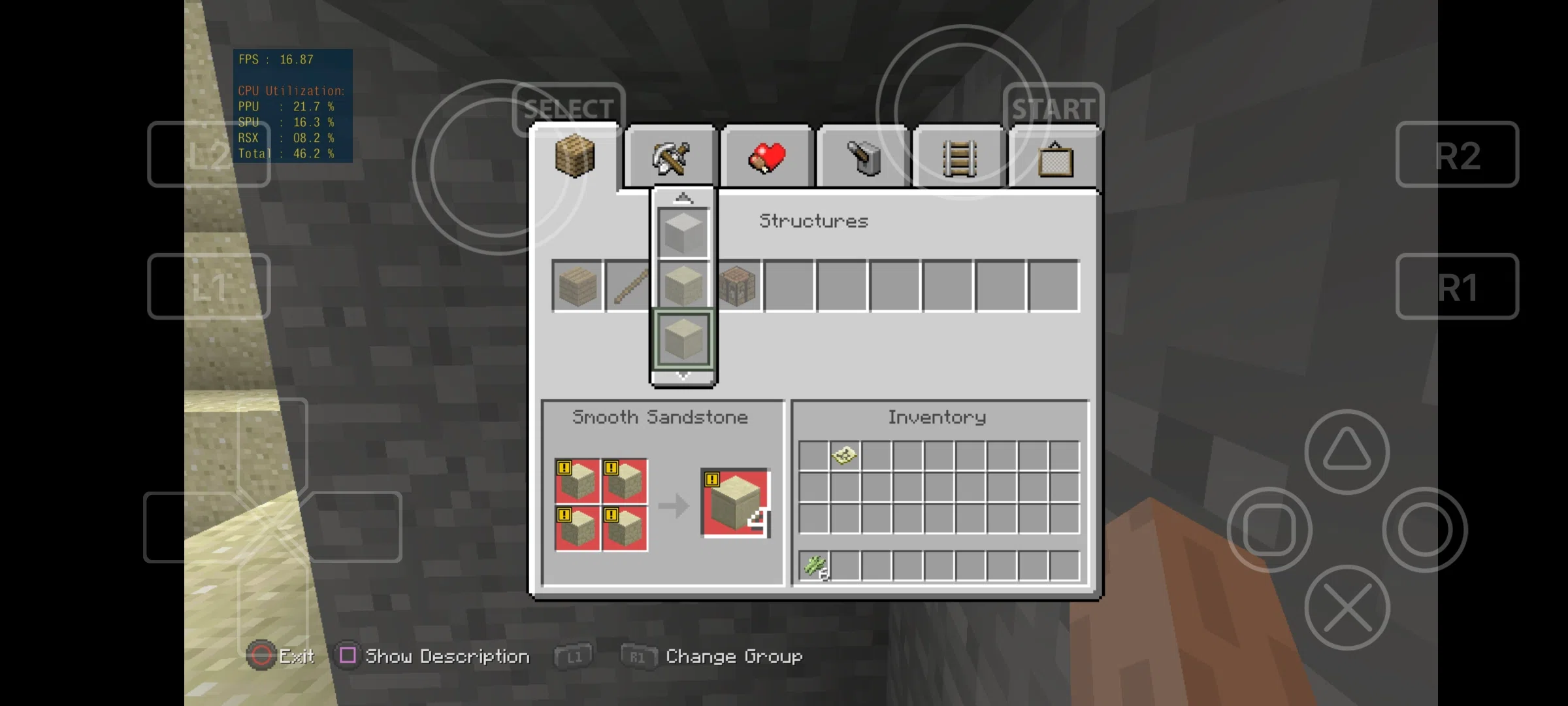
Task: Select the wooden planks recipe slot
Action: coord(578,286)
